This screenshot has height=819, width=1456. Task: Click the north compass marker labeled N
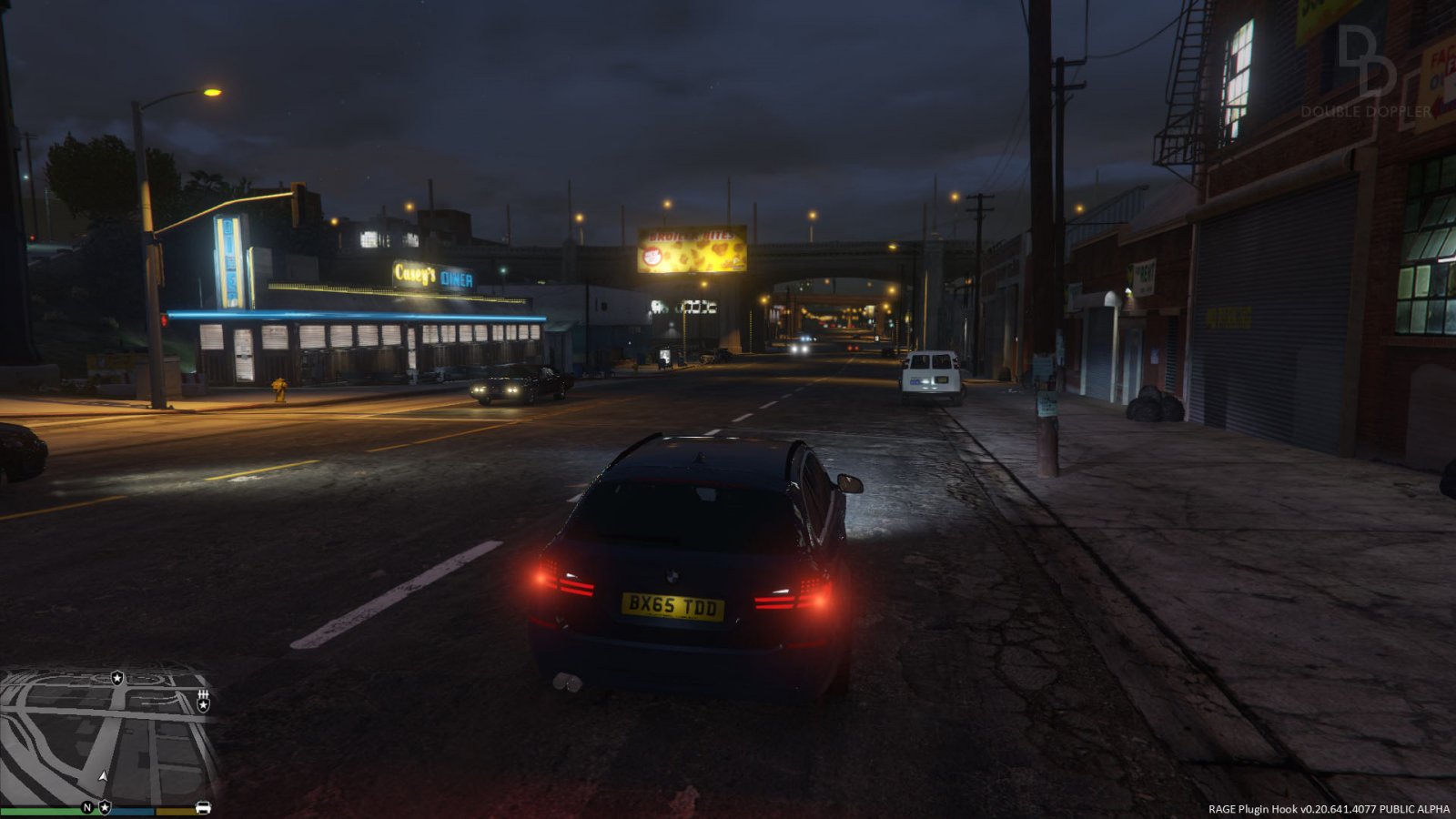[87, 807]
